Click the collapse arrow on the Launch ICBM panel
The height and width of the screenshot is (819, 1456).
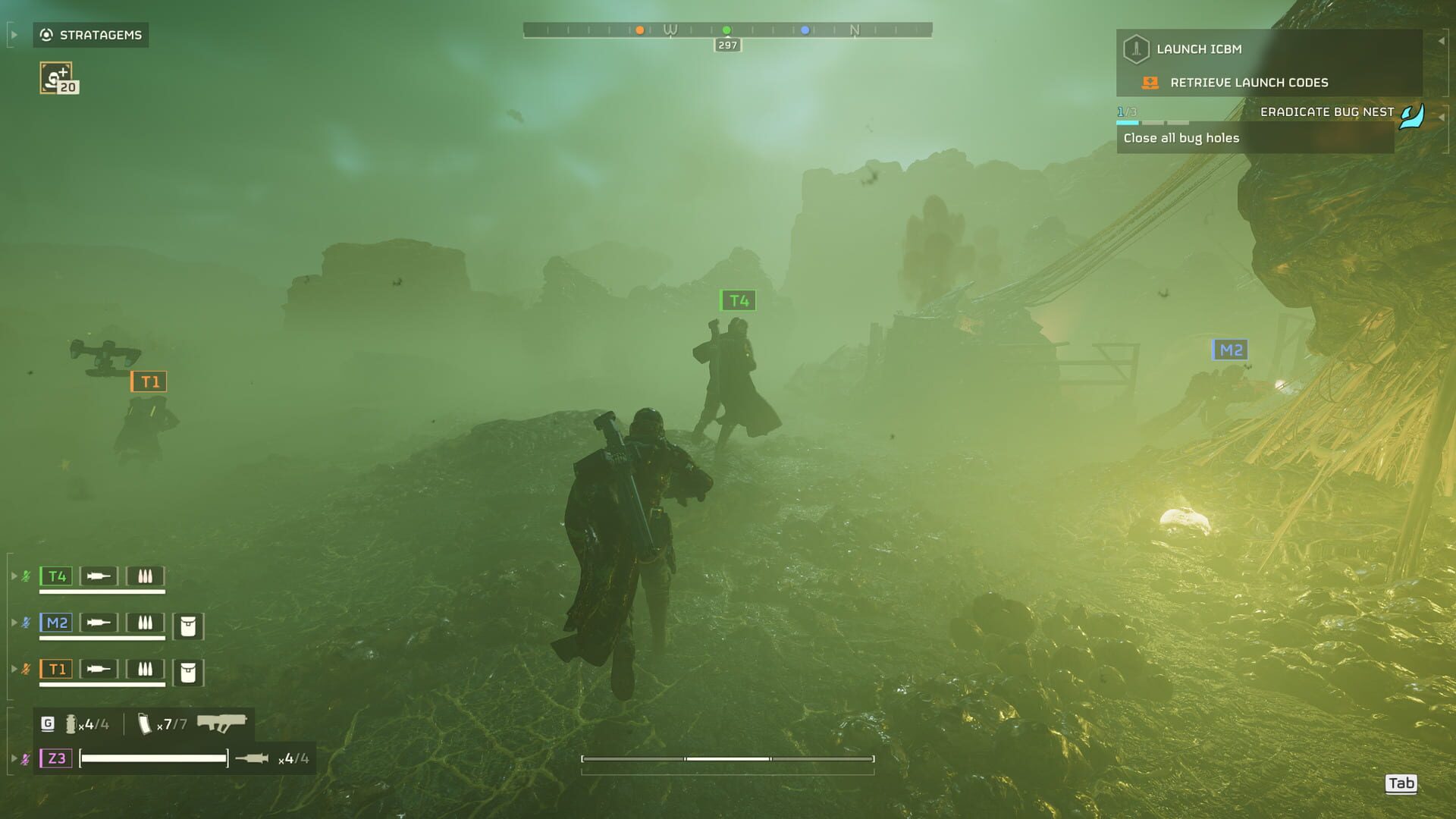point(1442,40)
